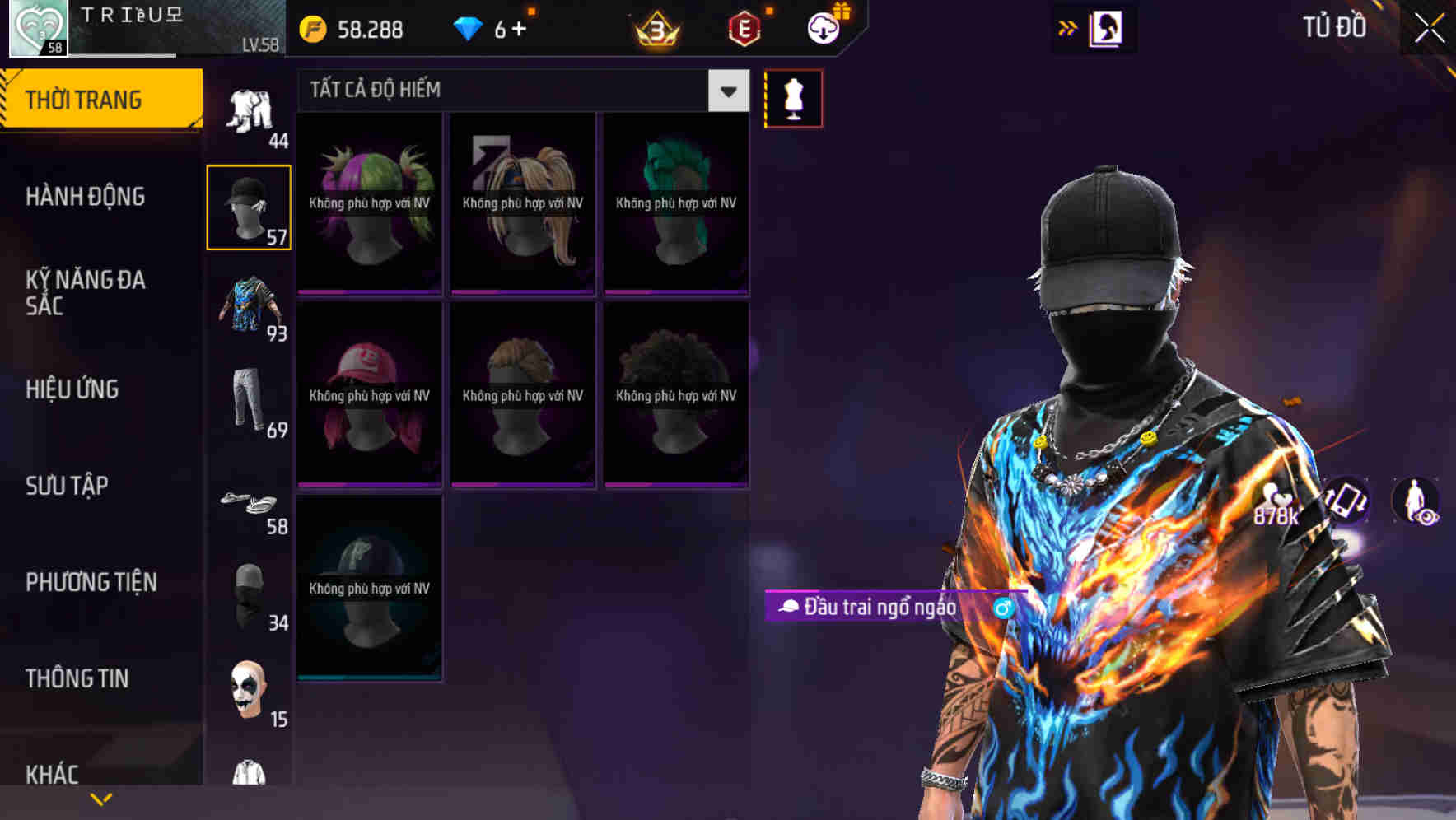Select the clown face paint category
Viewport: 1456px width, 820px height.
[x=248, y=692]
